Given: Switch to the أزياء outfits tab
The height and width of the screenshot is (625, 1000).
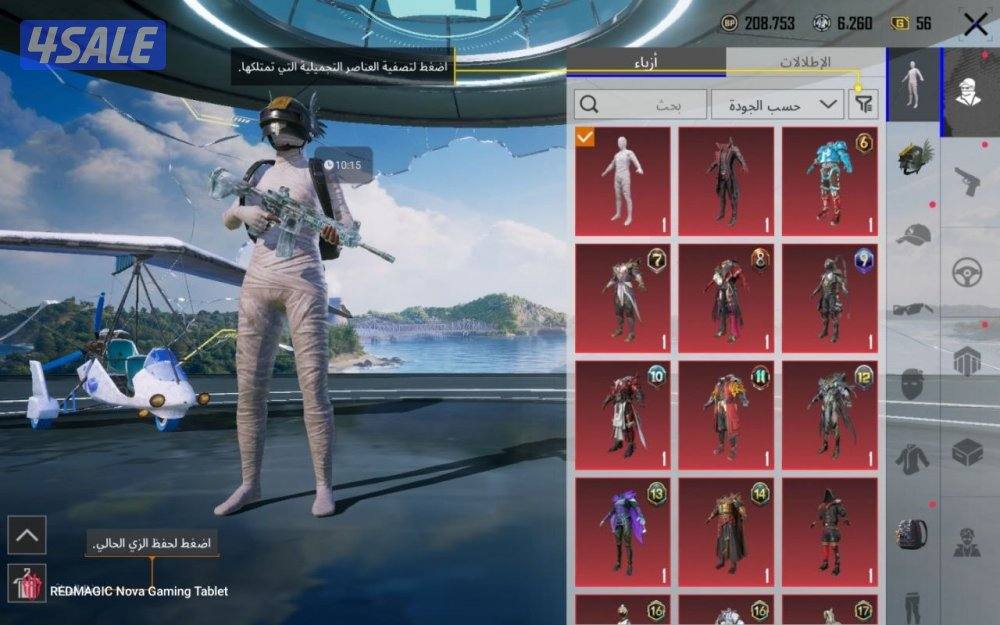Looking at the screenshot, I should coord(647,62).
